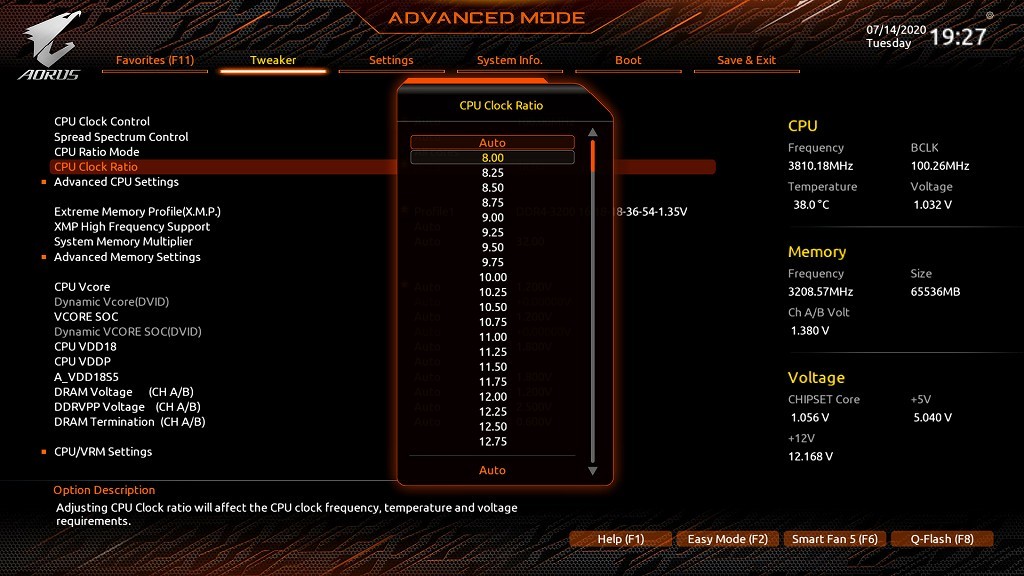Image resolution: width=1024 pixels, height=576 pixels.
Task: Click the scroll-down arrow of the ratio list
Action: click(x=592, y=471)
